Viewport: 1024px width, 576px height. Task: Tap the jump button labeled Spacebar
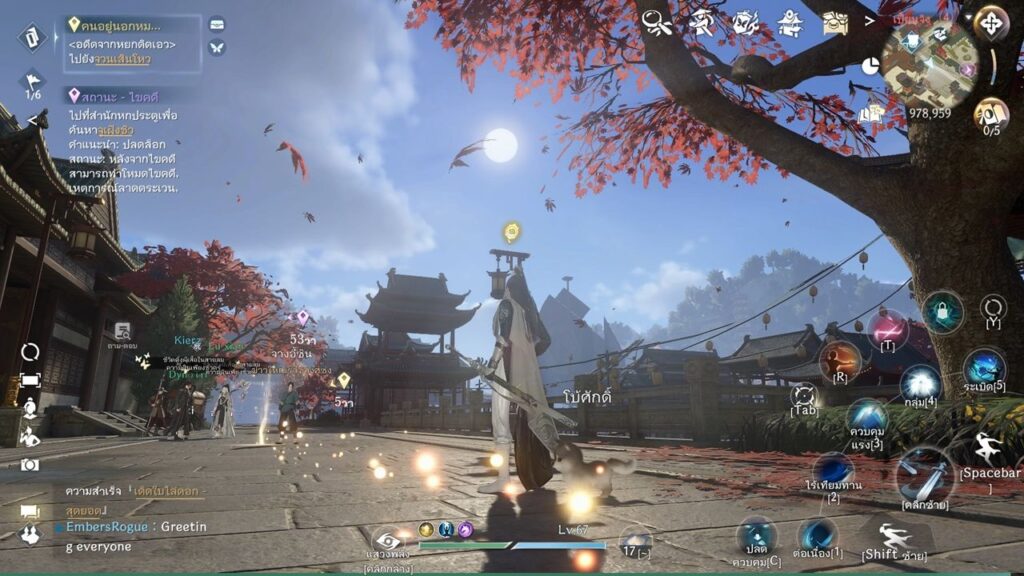[988, 449]
